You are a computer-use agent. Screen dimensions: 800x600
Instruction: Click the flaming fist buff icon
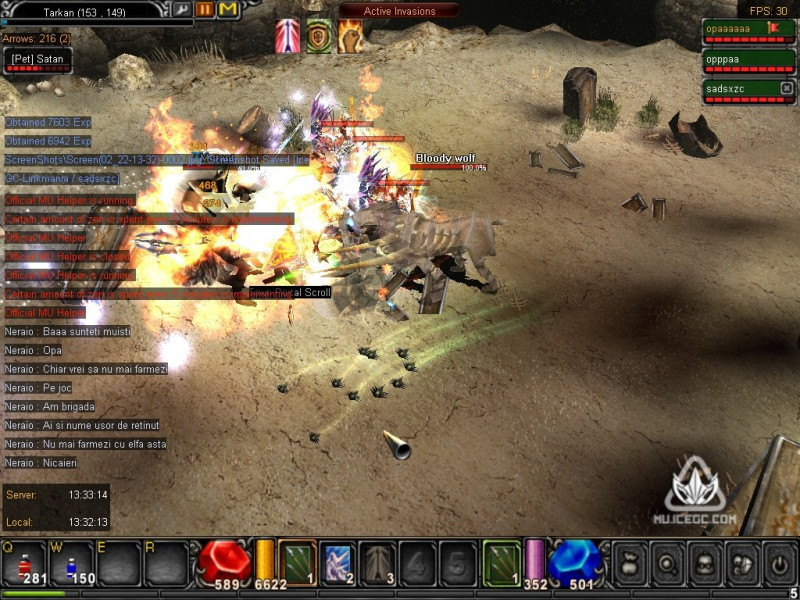[350, 36]
